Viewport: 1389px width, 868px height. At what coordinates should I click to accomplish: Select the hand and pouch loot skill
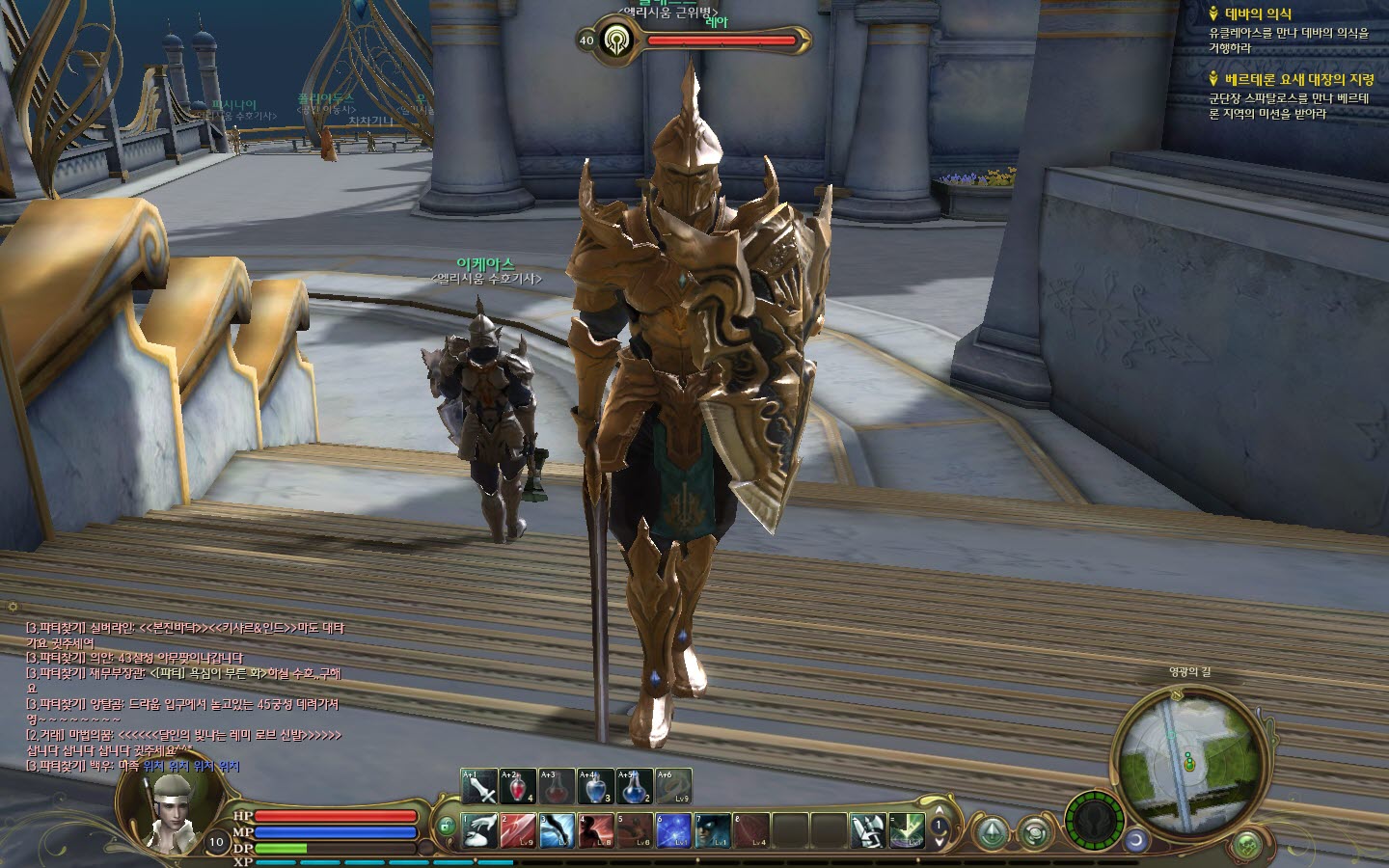479,830
